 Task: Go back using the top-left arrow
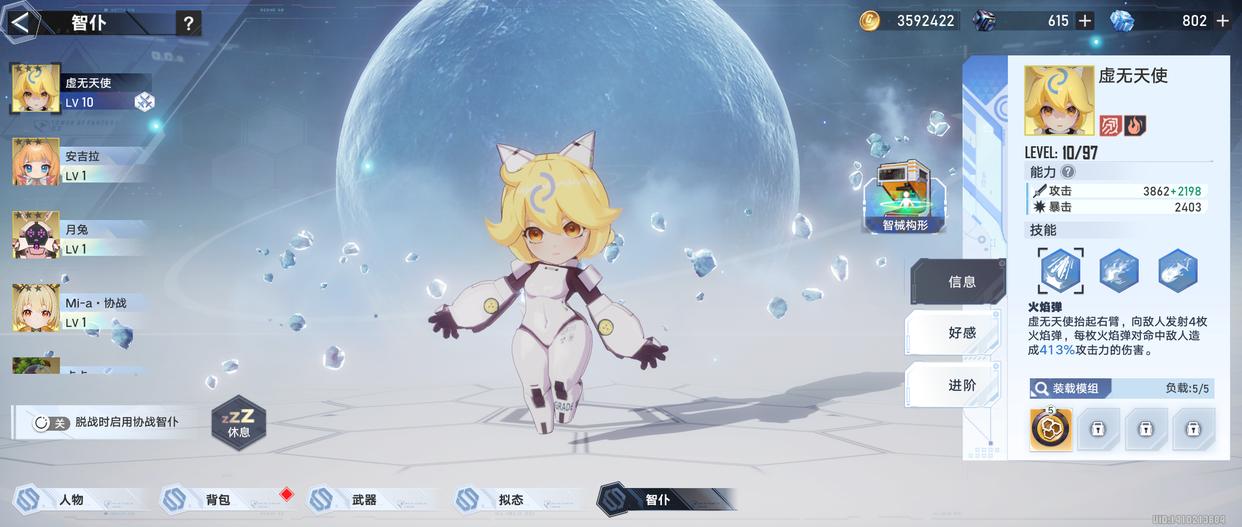(20, 23)
